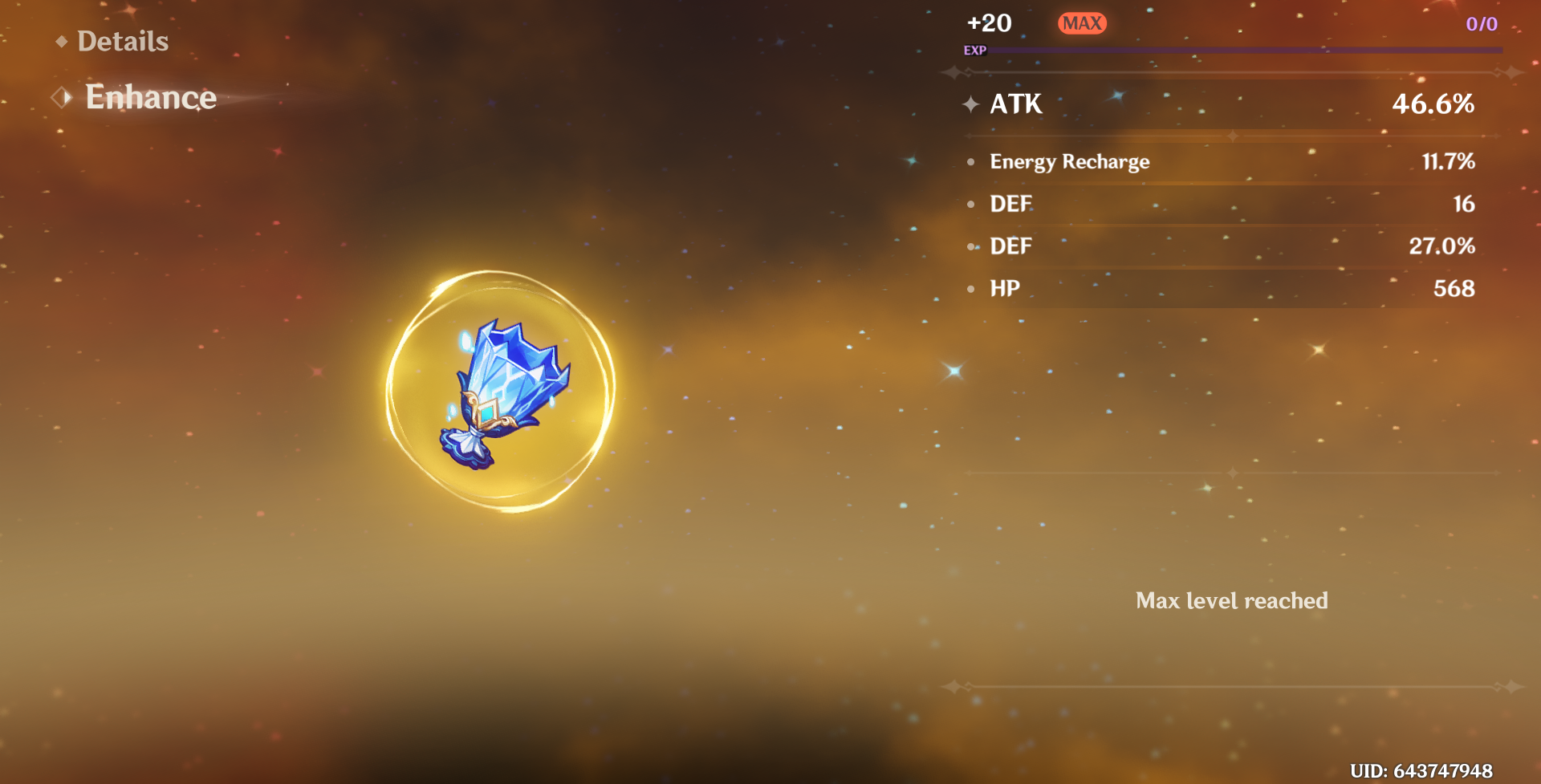Click the bullet dot beside the HP stat
Image resolution: width=1541 pixels, height=784 pixels.
pyautogui.click(x=972, y=289)
